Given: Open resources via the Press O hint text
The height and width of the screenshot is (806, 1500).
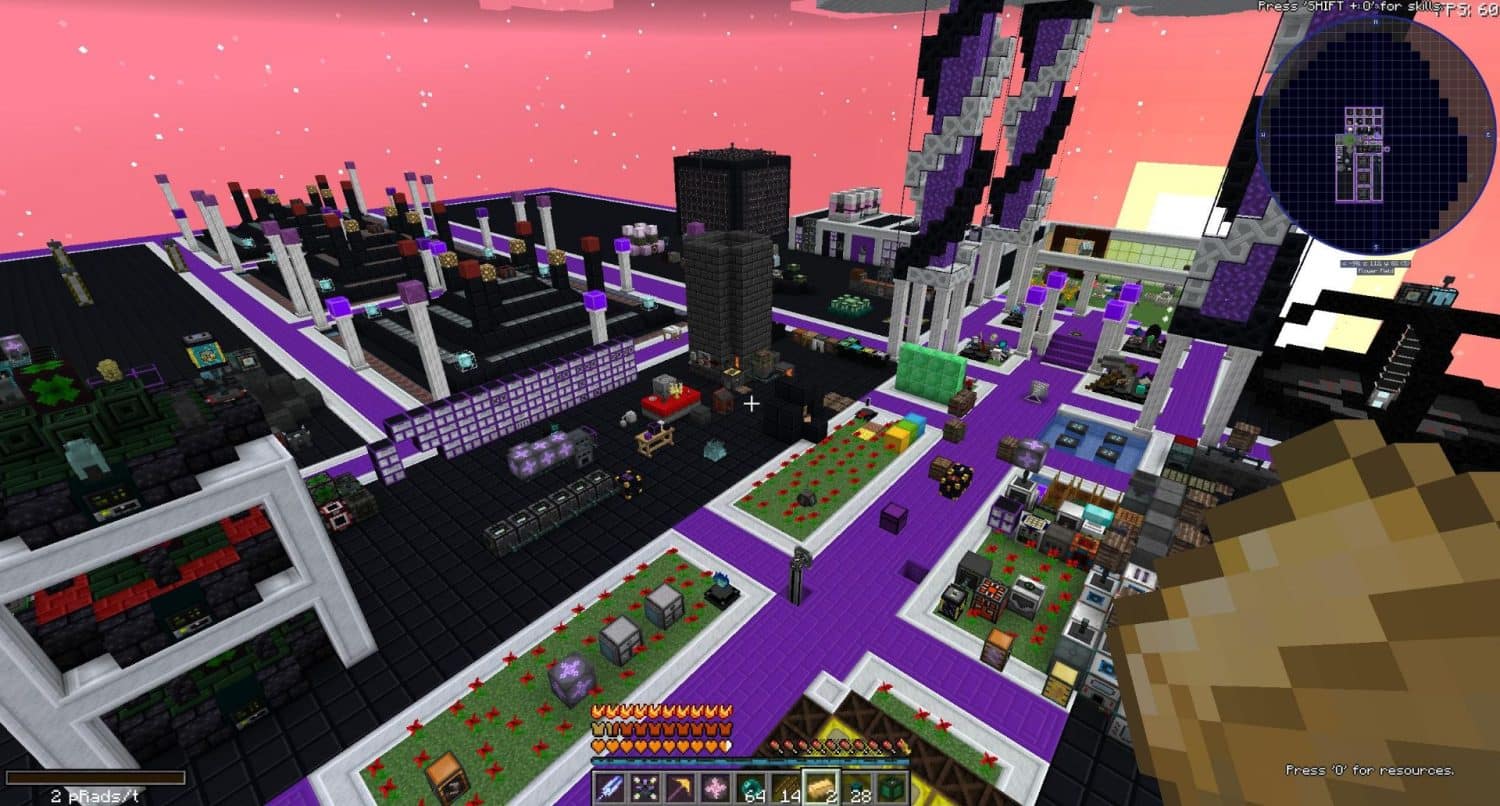Looking at the screenshot, I should pos(1368,772).
